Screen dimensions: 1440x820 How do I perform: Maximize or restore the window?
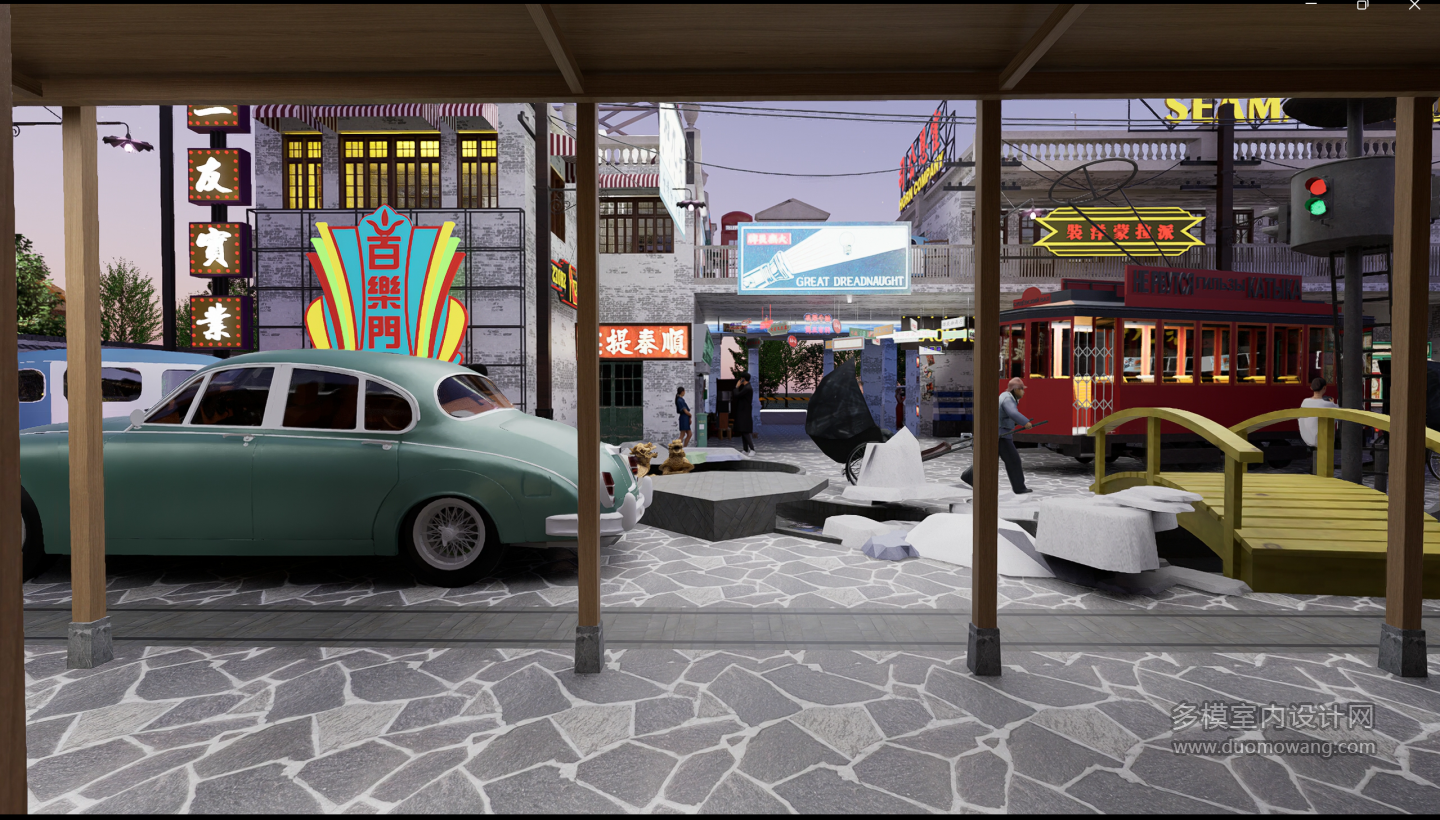point(1362,5)
